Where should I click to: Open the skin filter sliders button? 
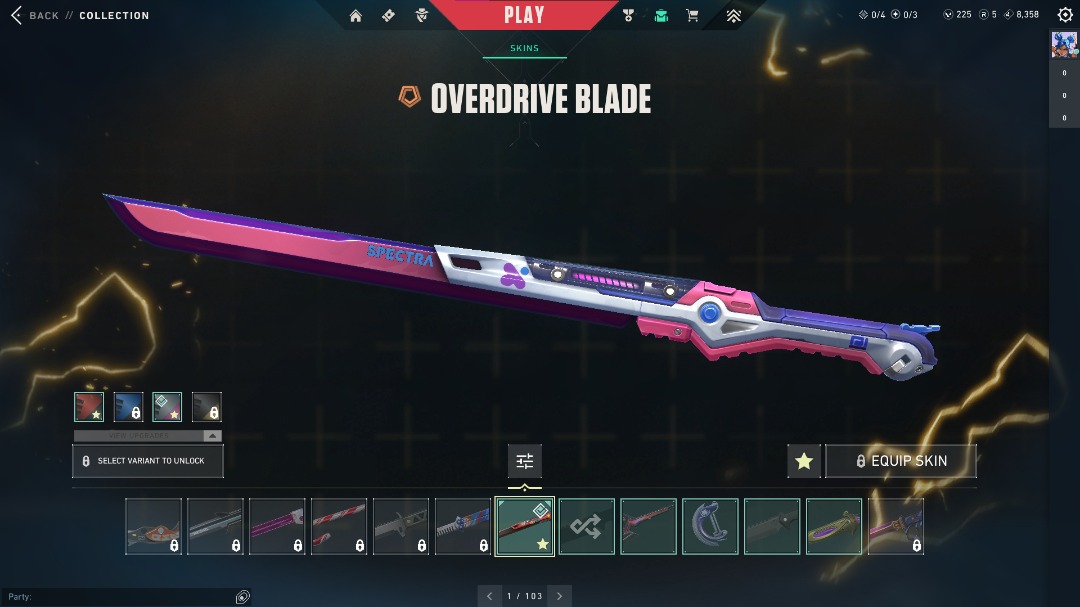click(x=525, y=461)
